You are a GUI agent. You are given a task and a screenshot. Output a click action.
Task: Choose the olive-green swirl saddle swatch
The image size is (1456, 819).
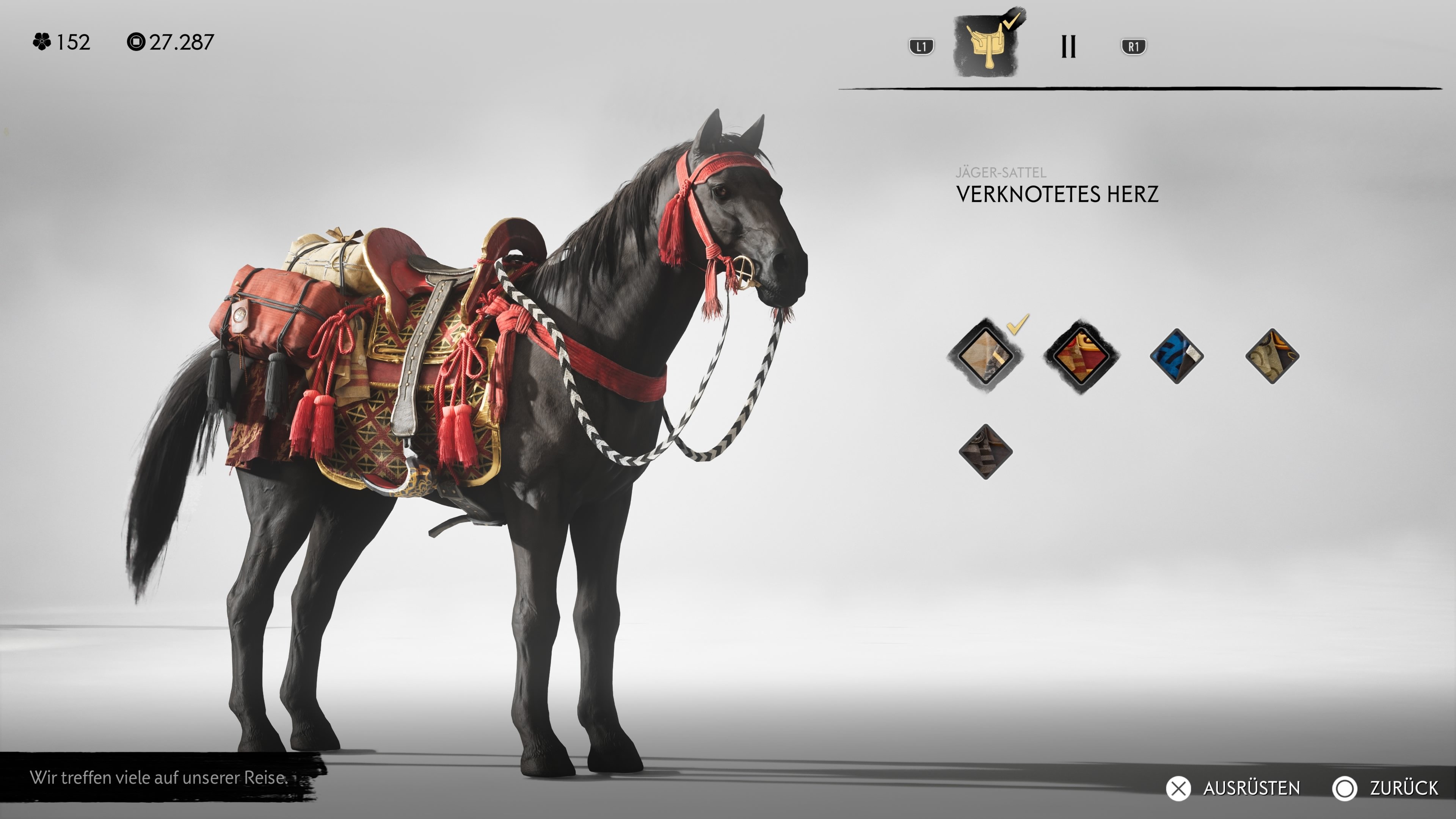click(x=1272, y=356)
